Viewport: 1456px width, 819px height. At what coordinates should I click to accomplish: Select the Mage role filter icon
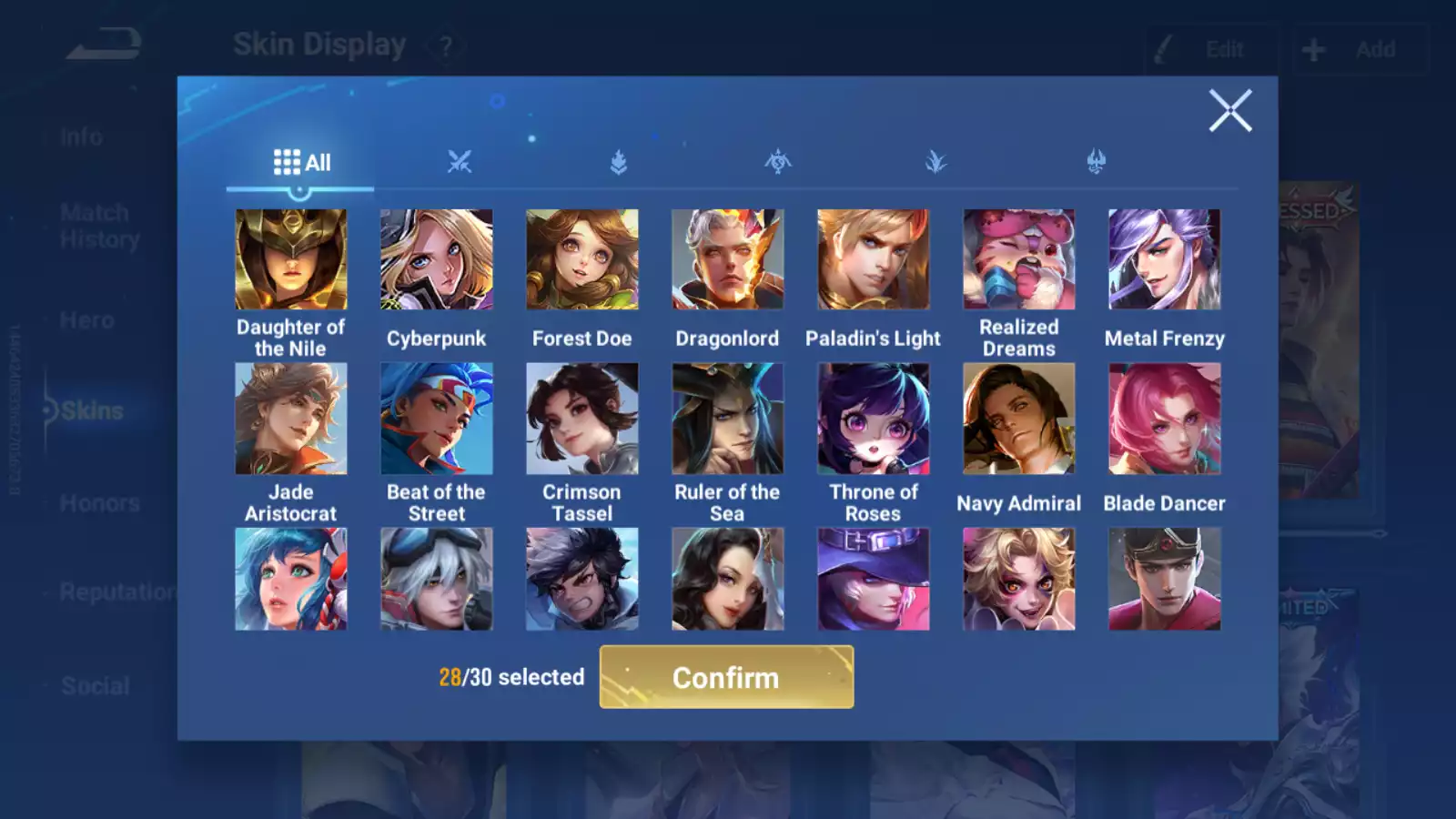point(776,161)
